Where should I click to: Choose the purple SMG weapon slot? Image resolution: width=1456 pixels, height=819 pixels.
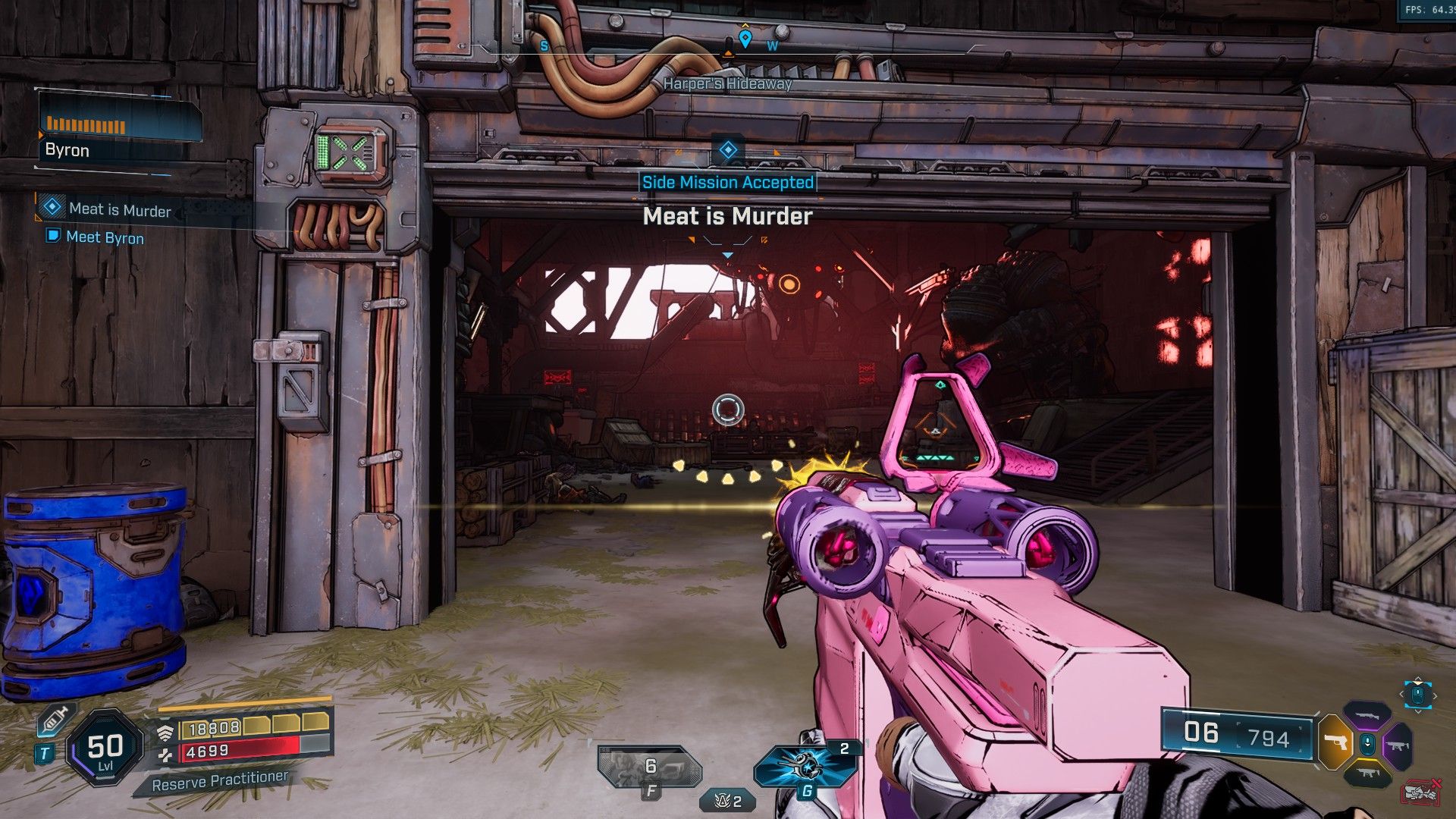1398,745
